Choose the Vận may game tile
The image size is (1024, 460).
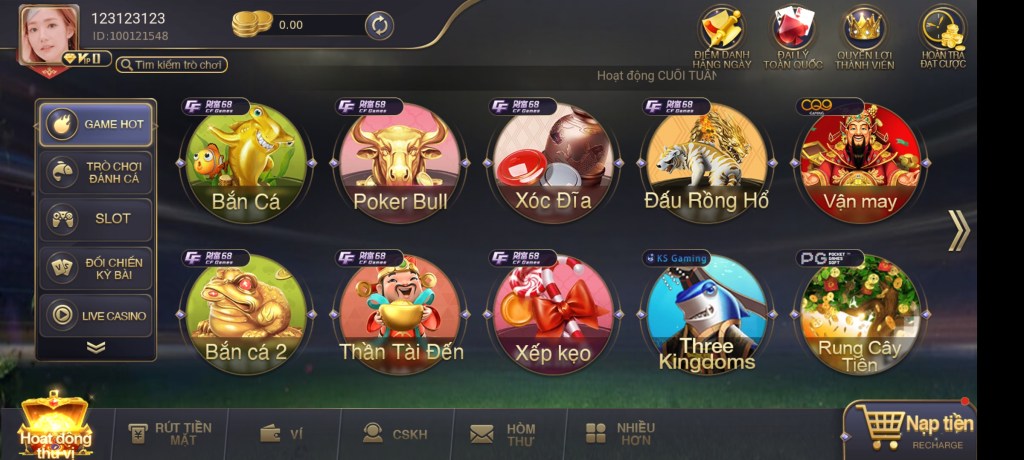860,161
